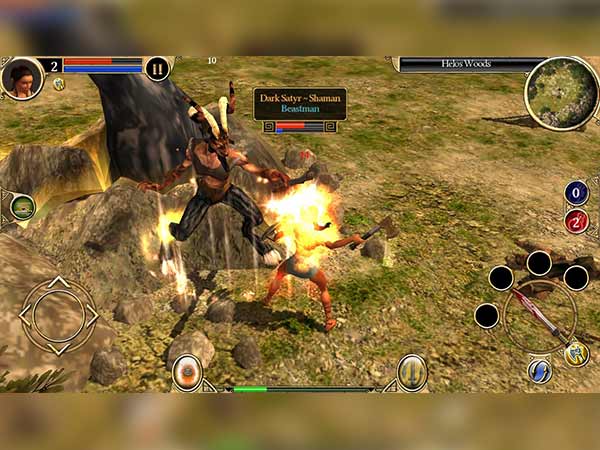Tap the orange shield button at bottom
Screen dimensions: 600x450
pyautogui.click(x=187, y=372)
